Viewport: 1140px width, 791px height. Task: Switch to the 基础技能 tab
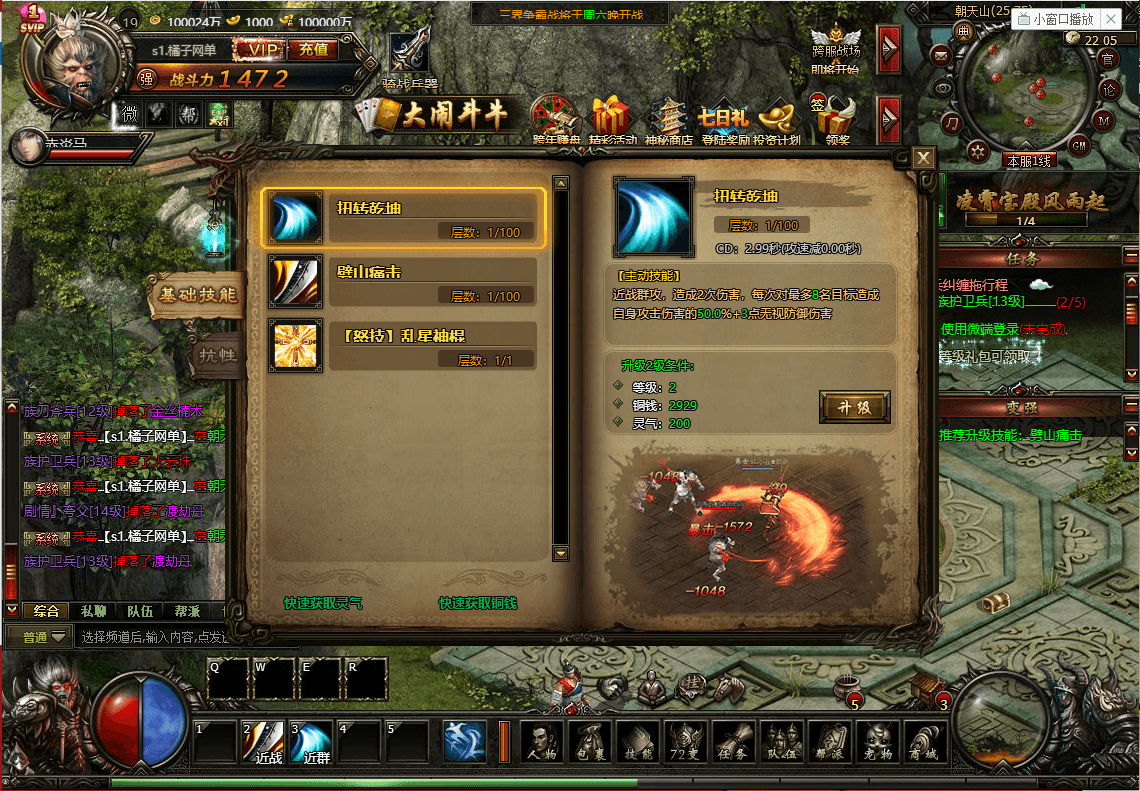(196, 295)
